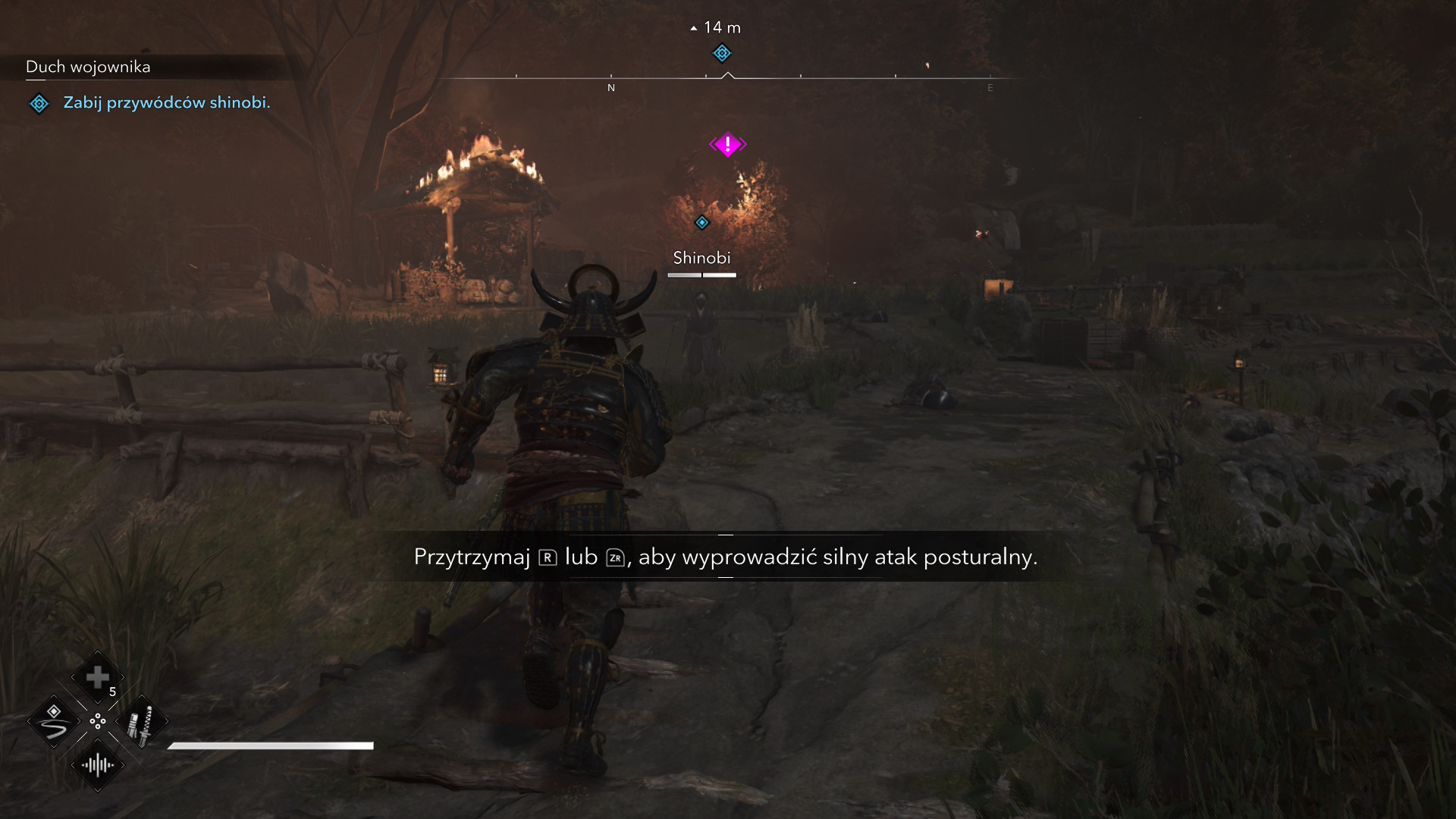Click the blue diamond marker above Shinobi

coord(702,222)
